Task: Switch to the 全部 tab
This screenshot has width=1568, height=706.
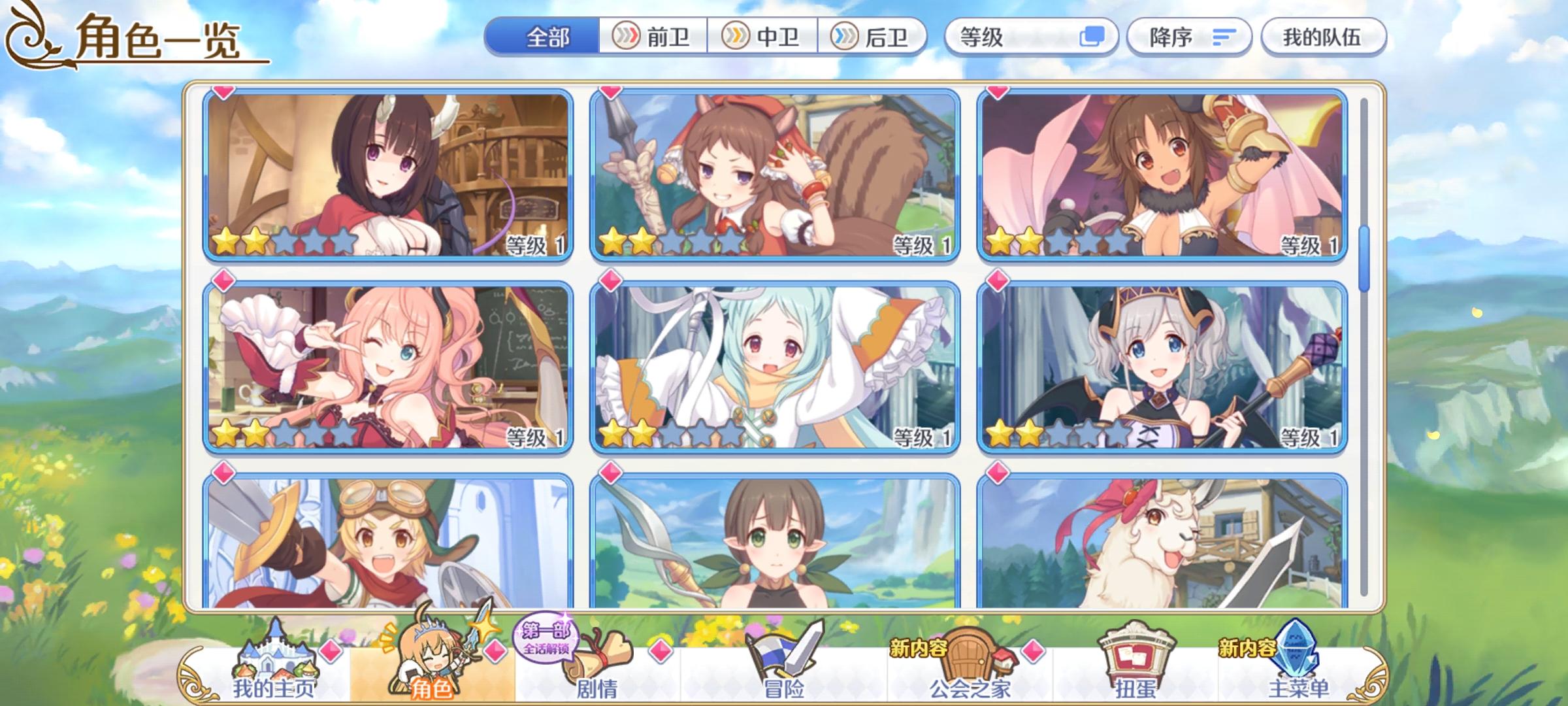Action: pos(549,37)
